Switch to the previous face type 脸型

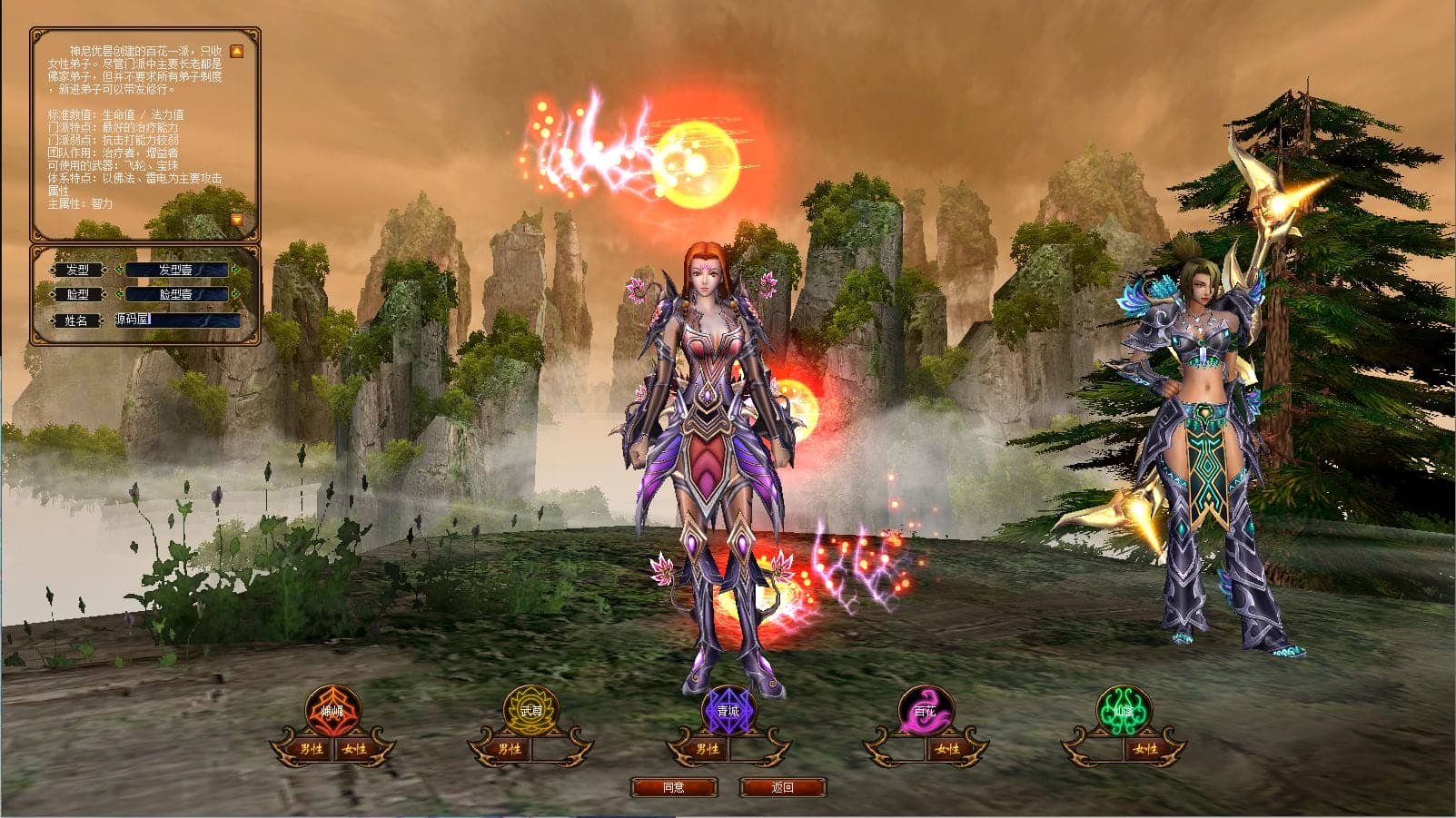117,294
